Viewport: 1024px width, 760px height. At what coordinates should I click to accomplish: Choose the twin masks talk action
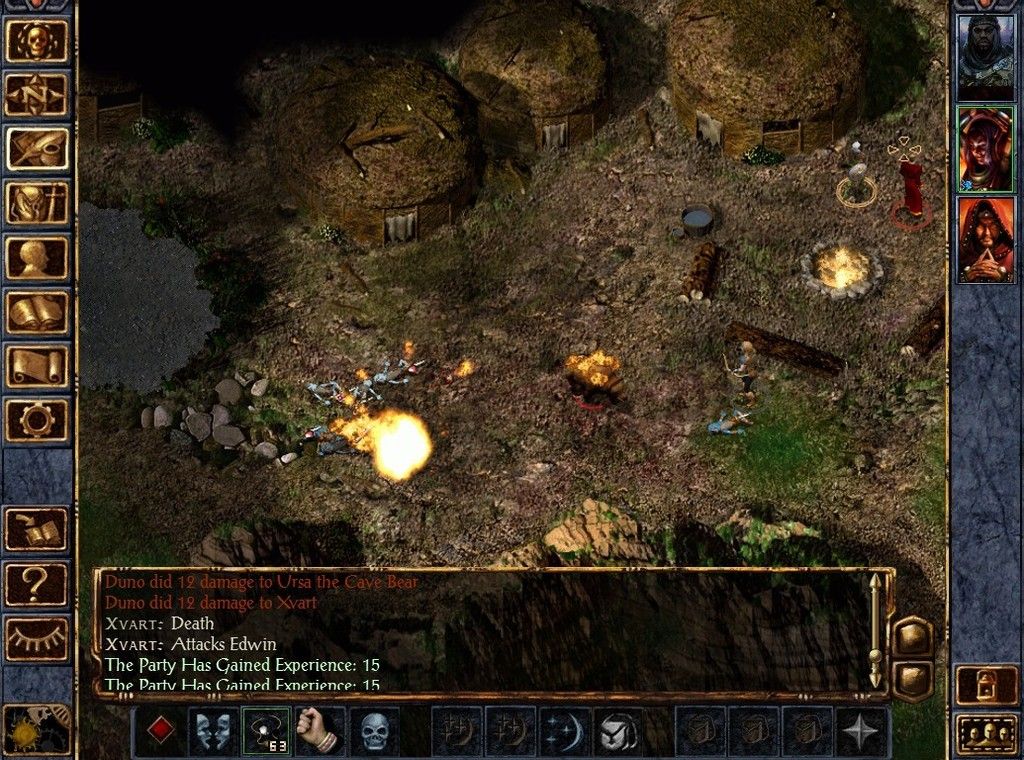pos(213,731)
